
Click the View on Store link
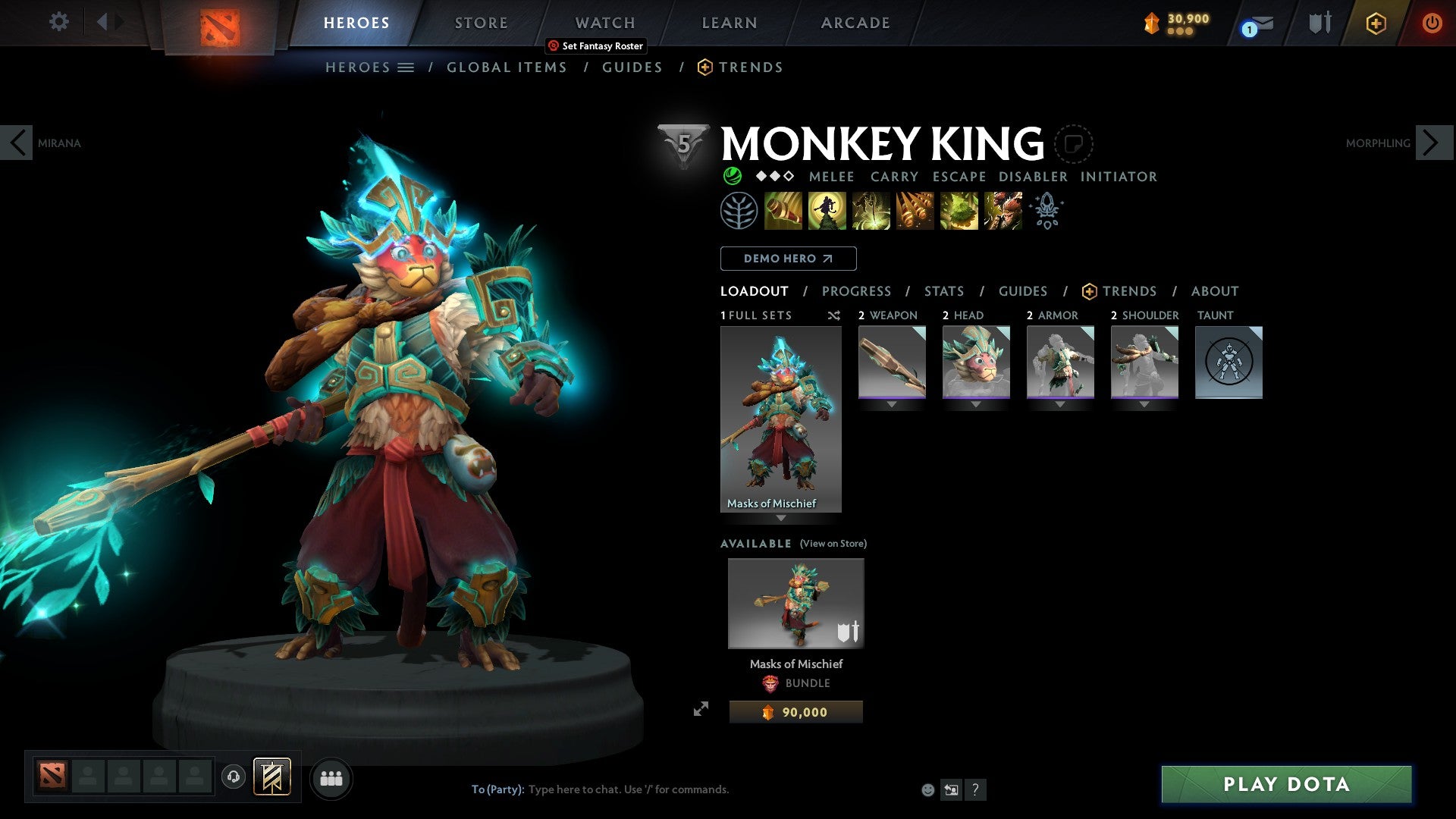pos(833,543)
